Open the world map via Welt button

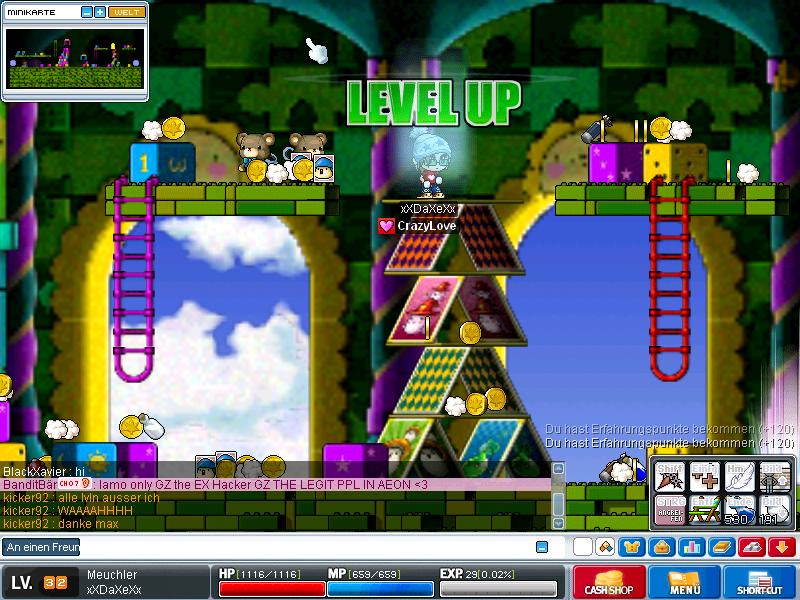pyautogui.click(x=126, y=12)
